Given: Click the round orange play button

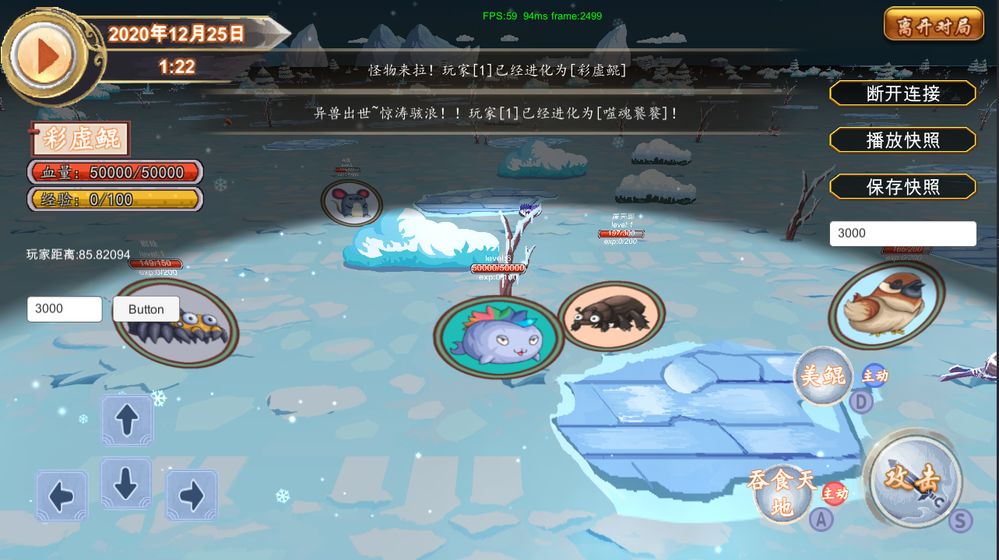Looking at the screenshot, I should pos(41,52).
